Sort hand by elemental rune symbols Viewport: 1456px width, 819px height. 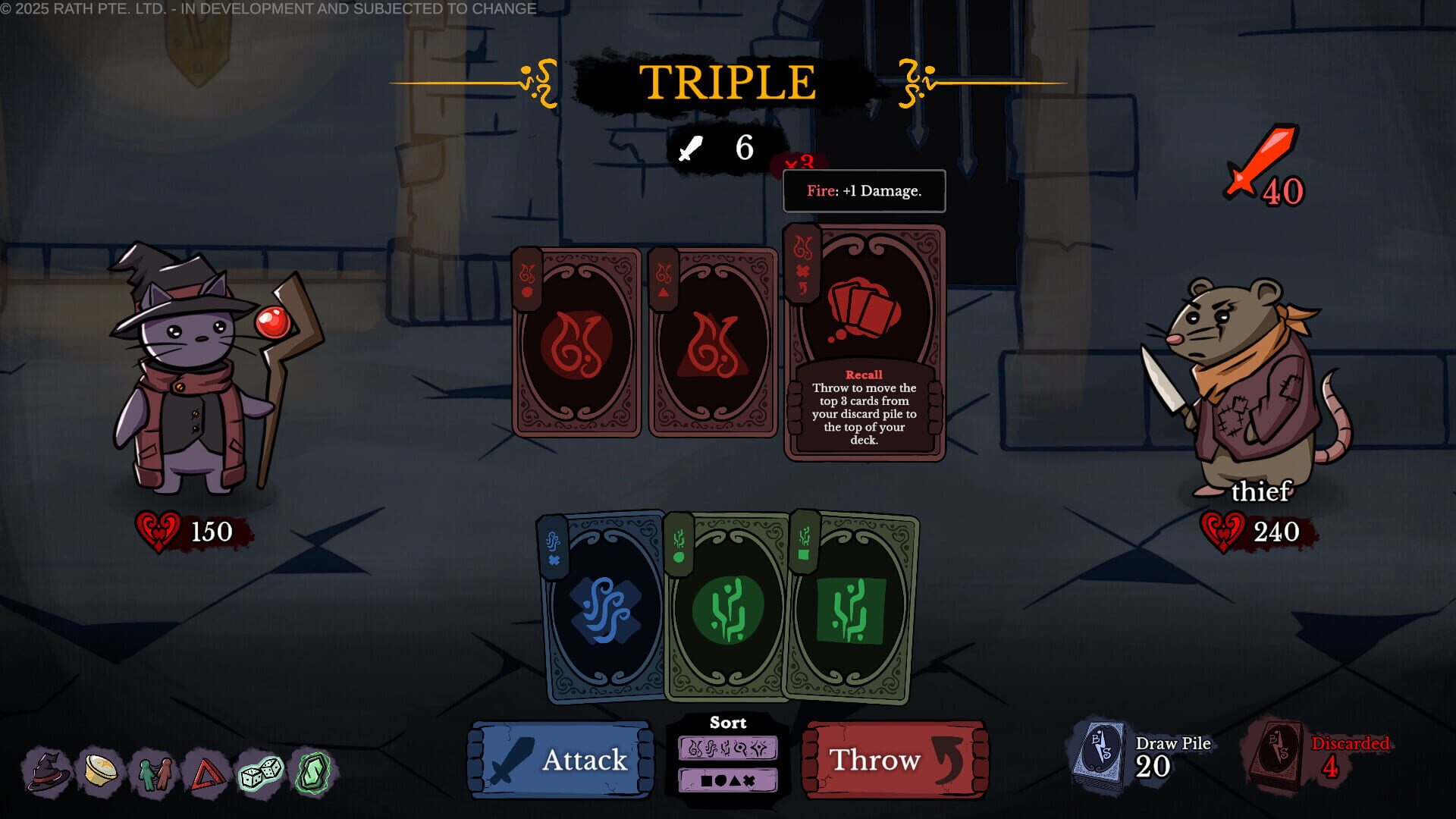pyautogui.click(x=730, y=748)
